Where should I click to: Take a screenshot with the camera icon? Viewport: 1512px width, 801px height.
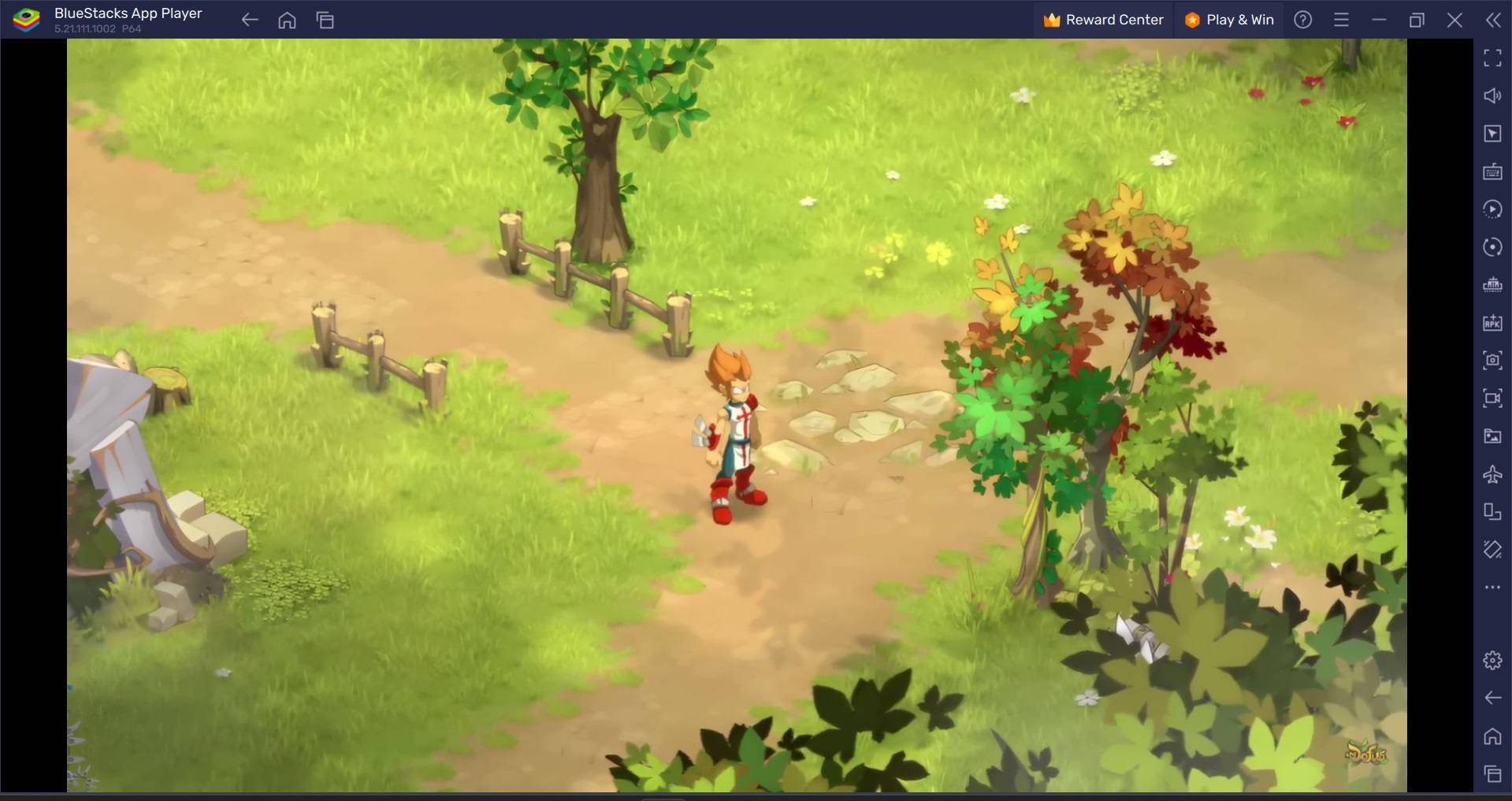pyautogui.click(x=1492, y=361)
